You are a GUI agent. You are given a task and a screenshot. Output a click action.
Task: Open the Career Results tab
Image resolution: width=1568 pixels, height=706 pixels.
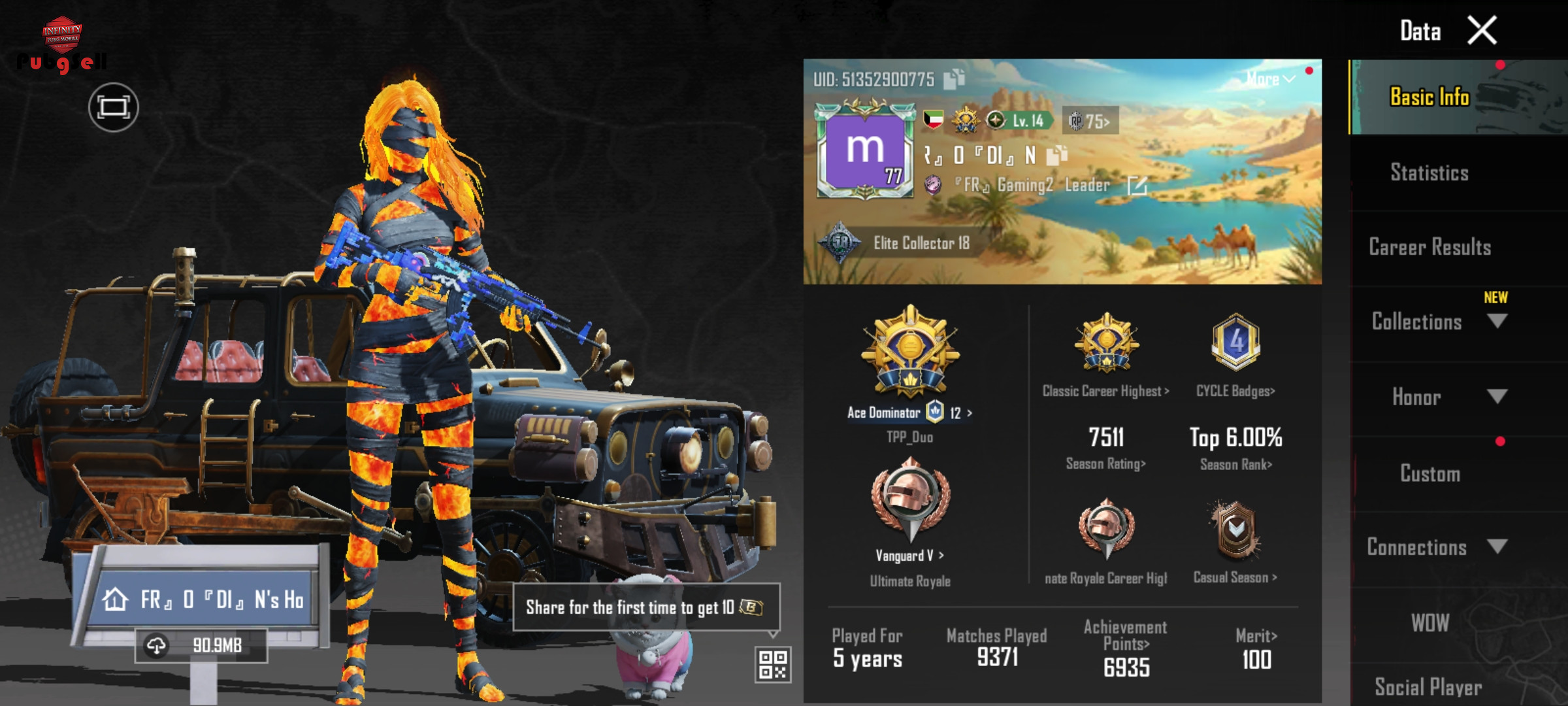[x=1429, y=247]
